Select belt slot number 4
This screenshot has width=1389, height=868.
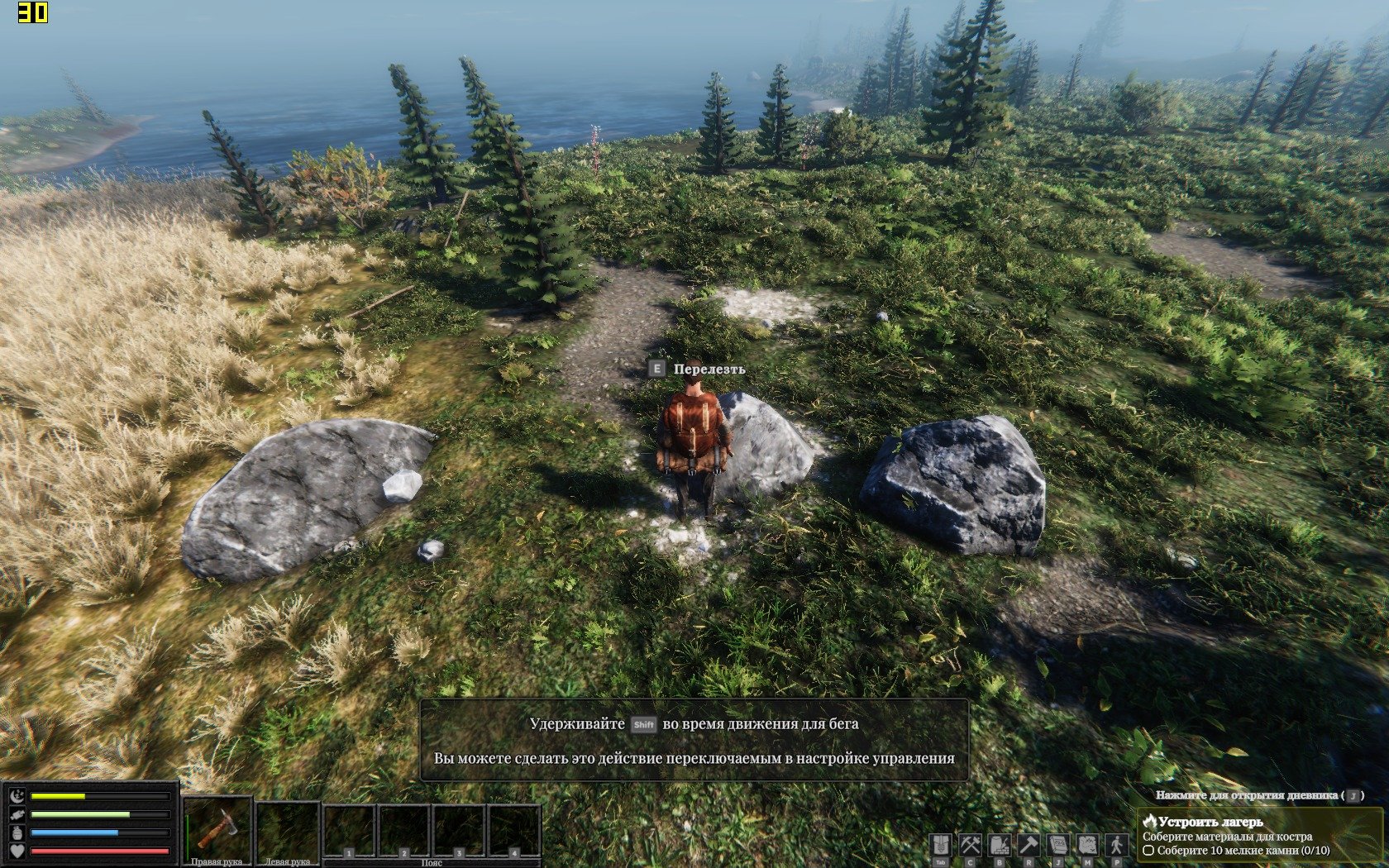tap(514, 831)
